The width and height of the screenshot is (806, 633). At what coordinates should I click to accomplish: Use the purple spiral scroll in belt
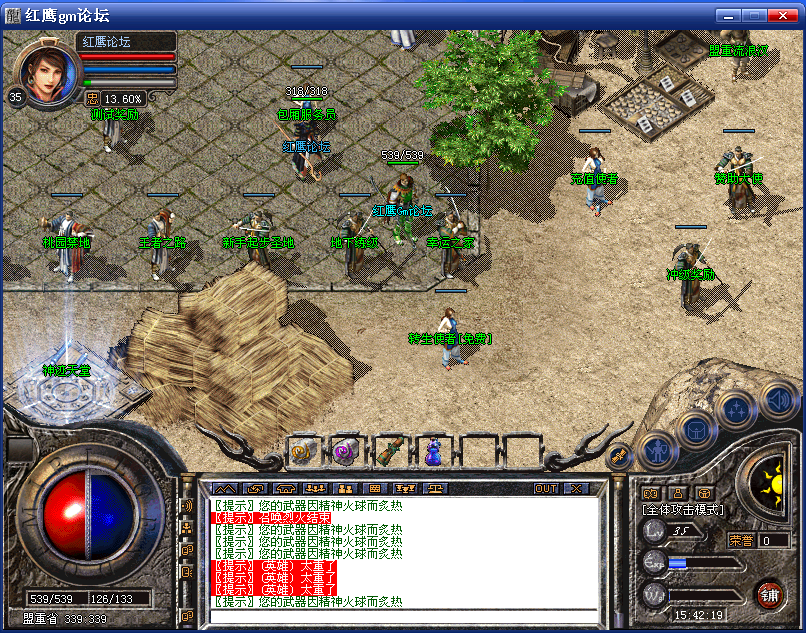[x=345, y=451]
